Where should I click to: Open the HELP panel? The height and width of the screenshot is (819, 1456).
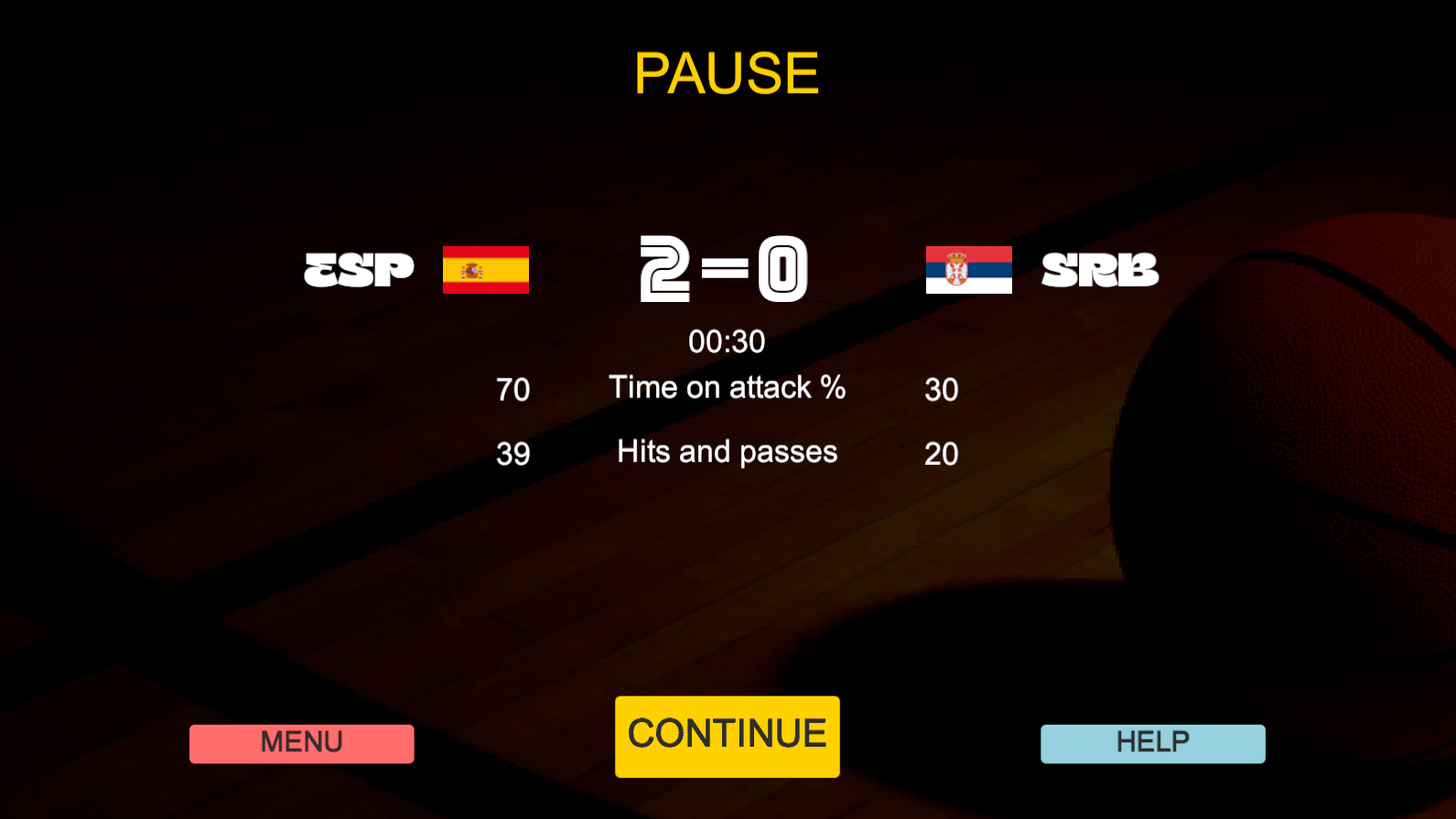click(1152, 742)
